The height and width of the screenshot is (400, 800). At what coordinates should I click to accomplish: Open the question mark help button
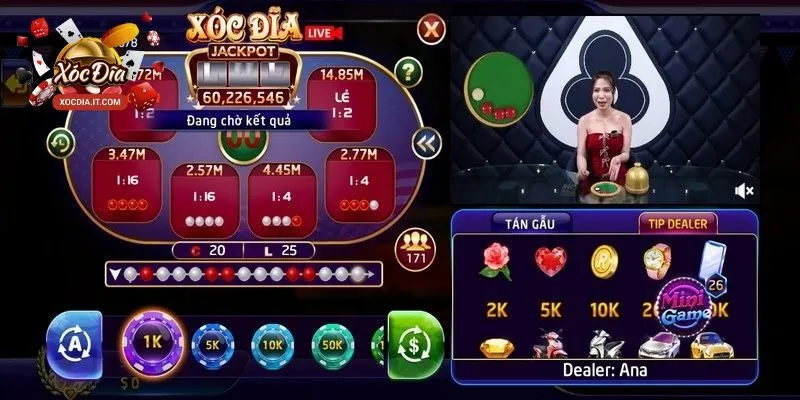click(407, 71)
